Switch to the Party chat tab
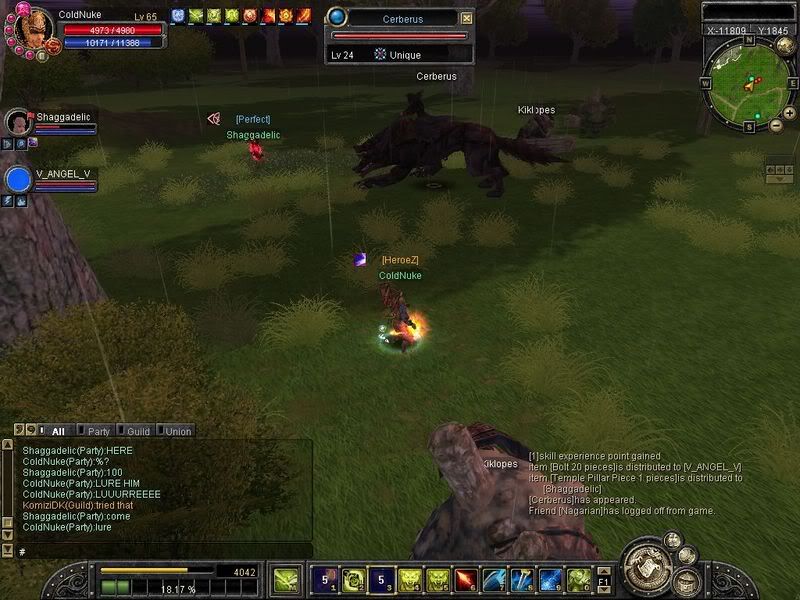This screenshot has width=800, height=600. (x=98, y=431)
